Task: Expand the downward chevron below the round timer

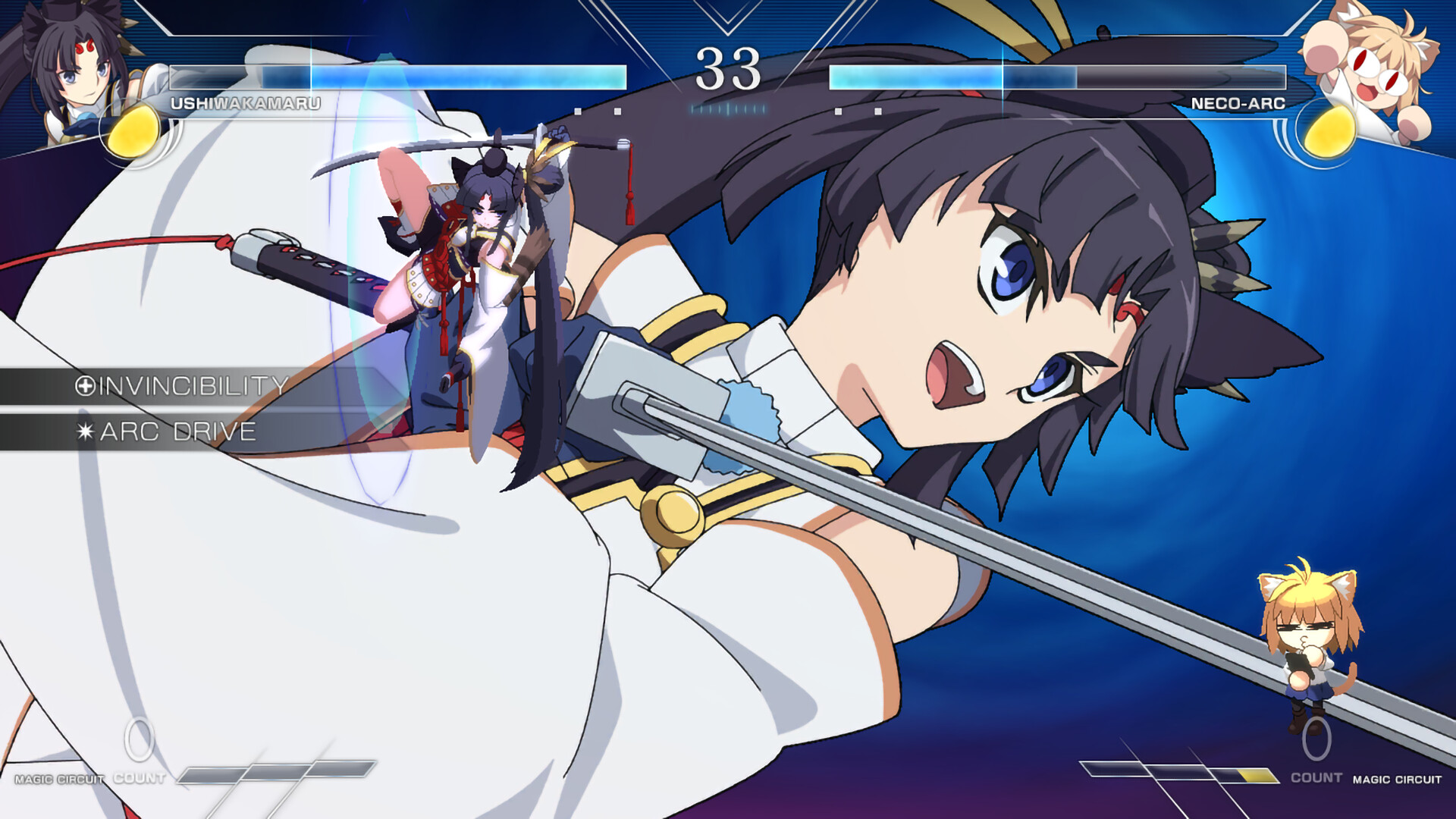Action: point(728,19)
